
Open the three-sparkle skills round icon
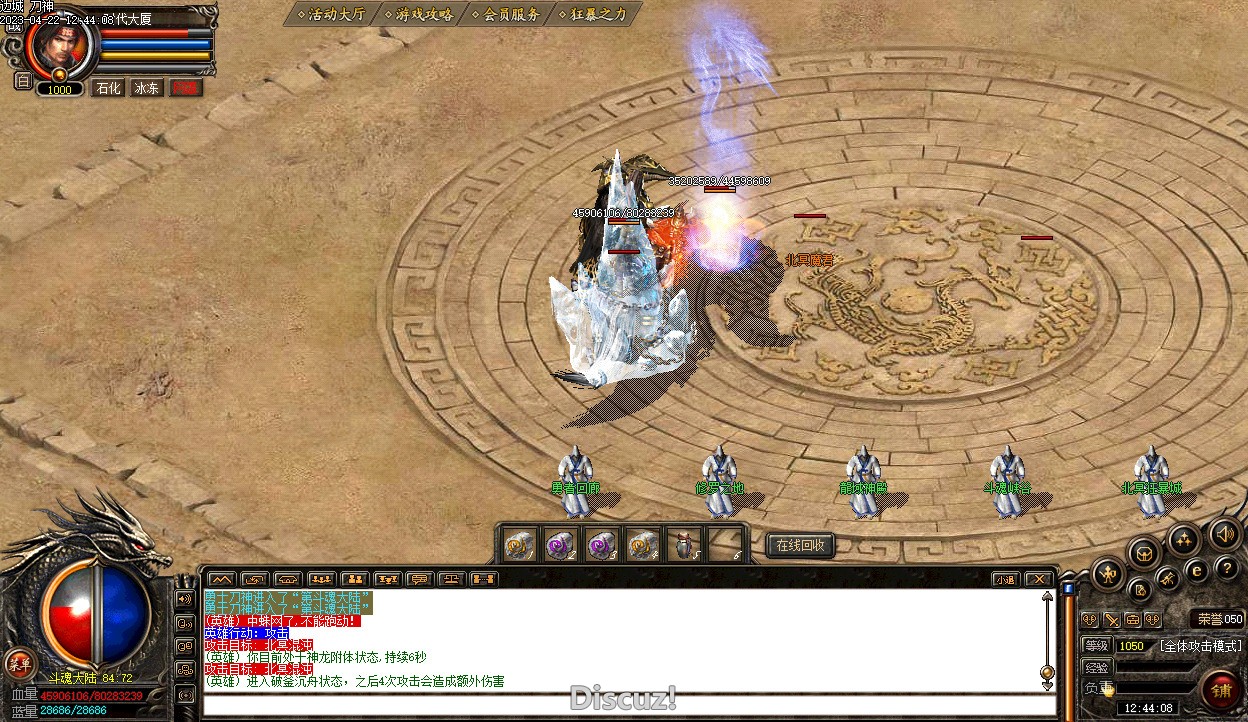(1184, 541)
